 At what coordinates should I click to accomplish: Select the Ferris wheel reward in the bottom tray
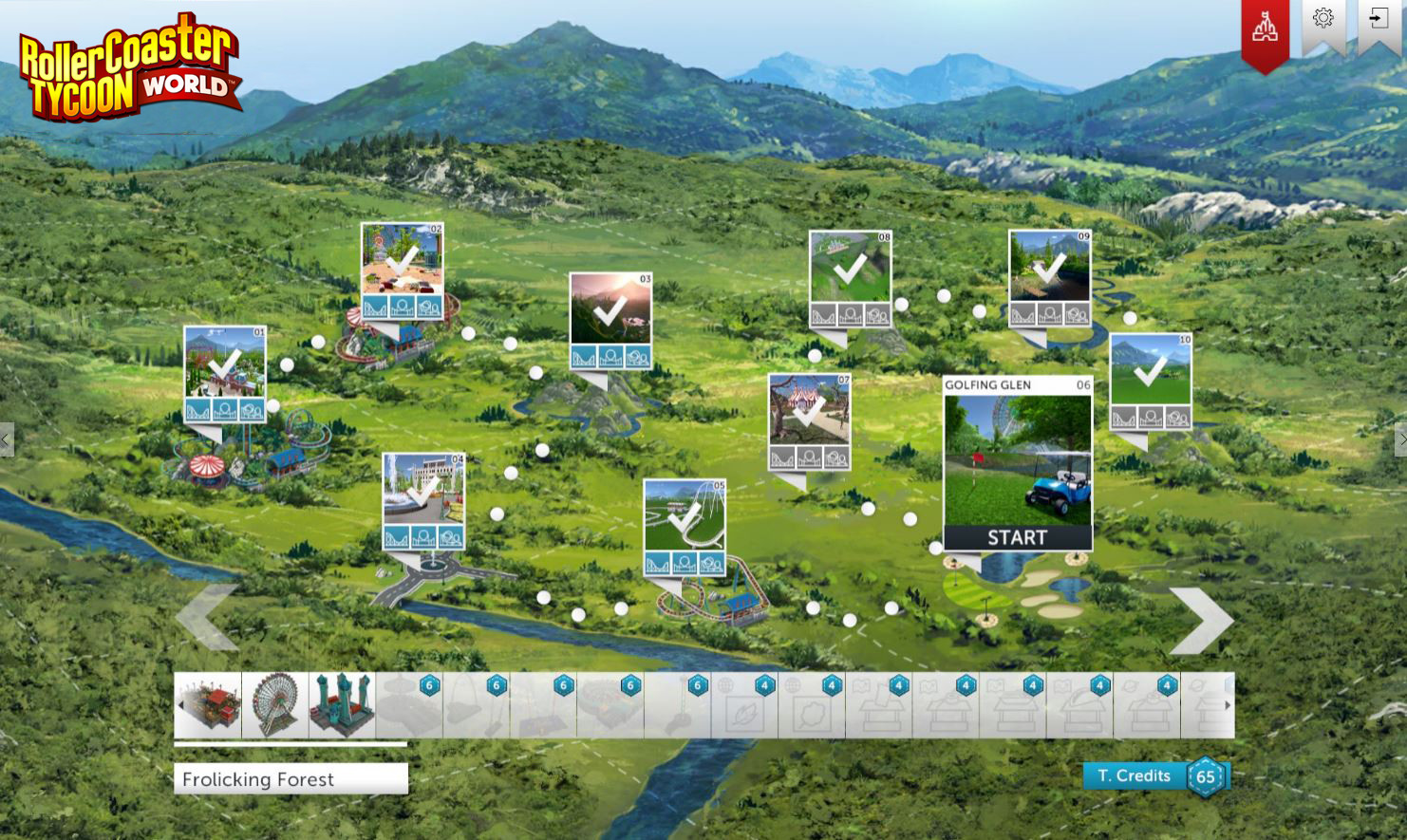tap(274, 702)
